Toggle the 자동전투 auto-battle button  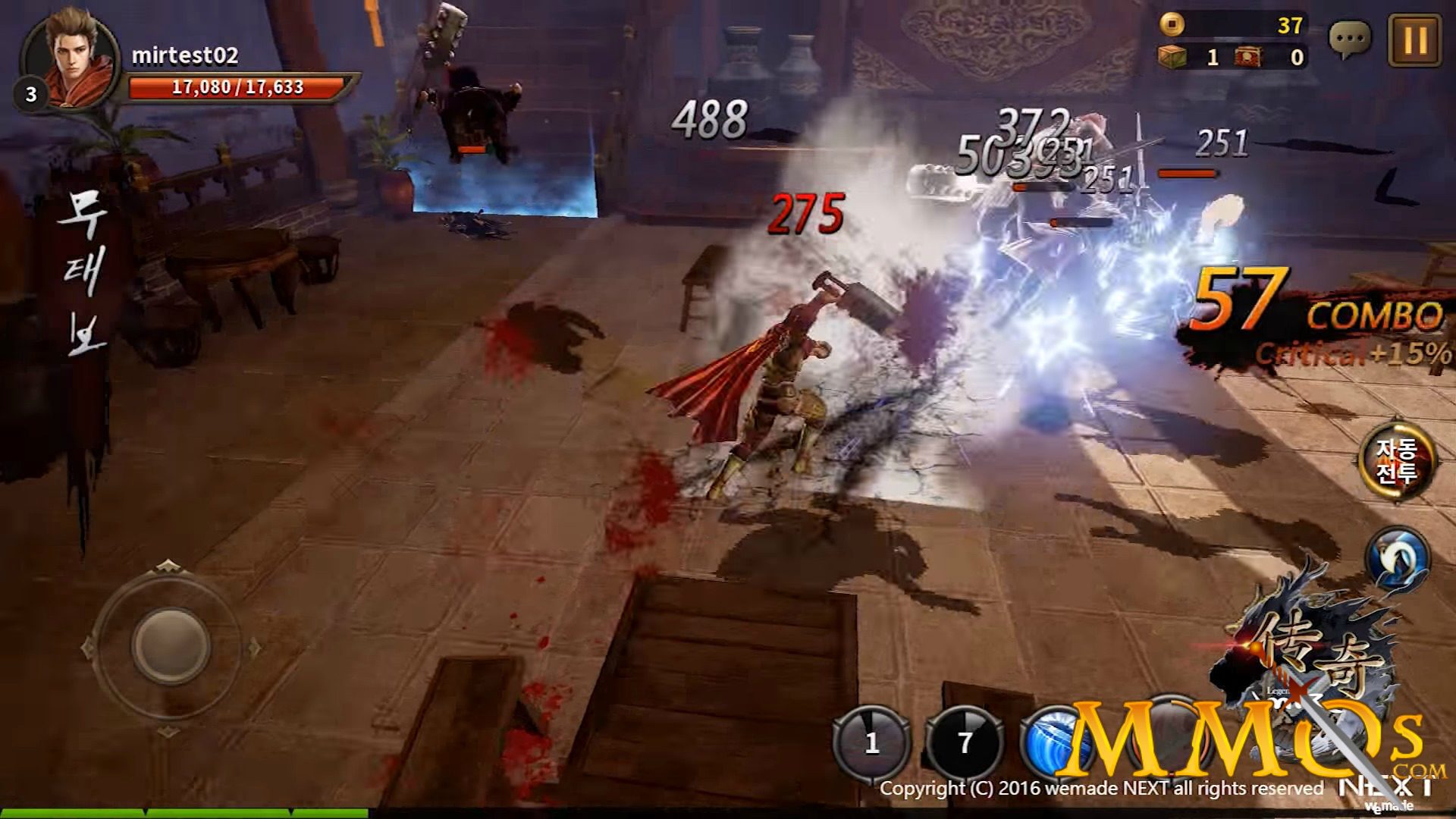click(1396, 461)
